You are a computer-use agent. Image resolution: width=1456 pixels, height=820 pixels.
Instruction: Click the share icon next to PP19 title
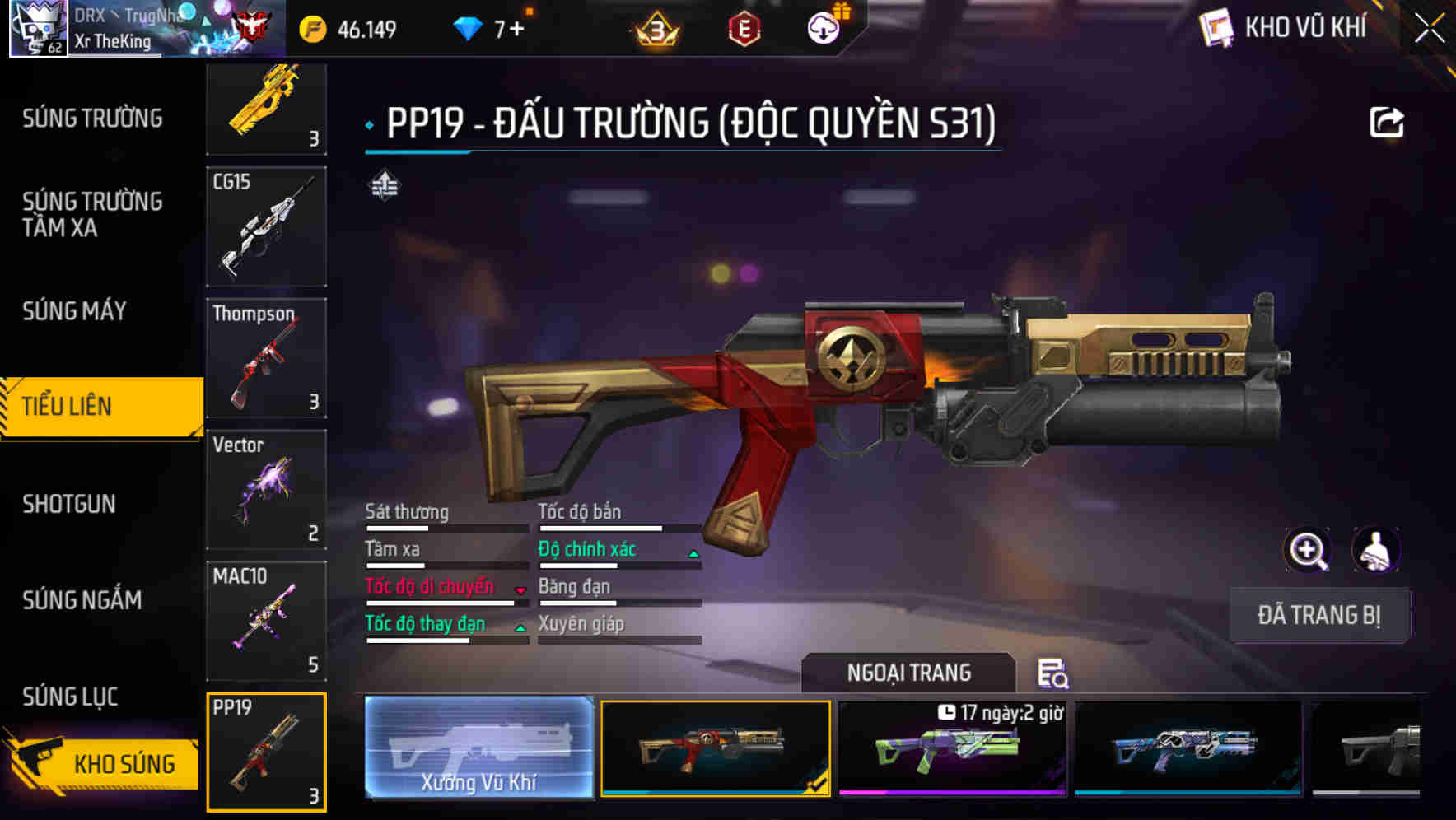1388,121
